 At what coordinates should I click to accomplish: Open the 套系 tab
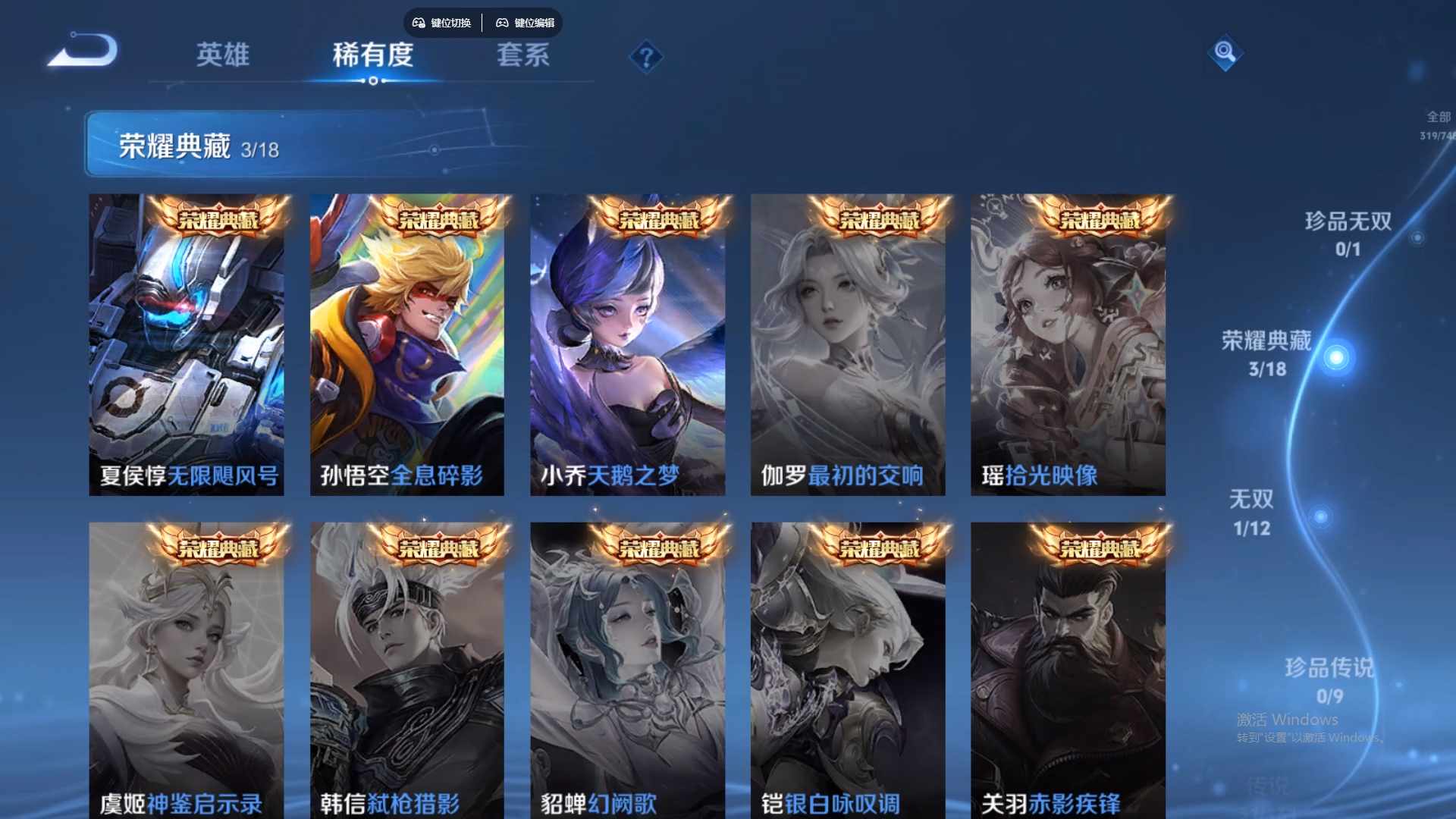522,55
